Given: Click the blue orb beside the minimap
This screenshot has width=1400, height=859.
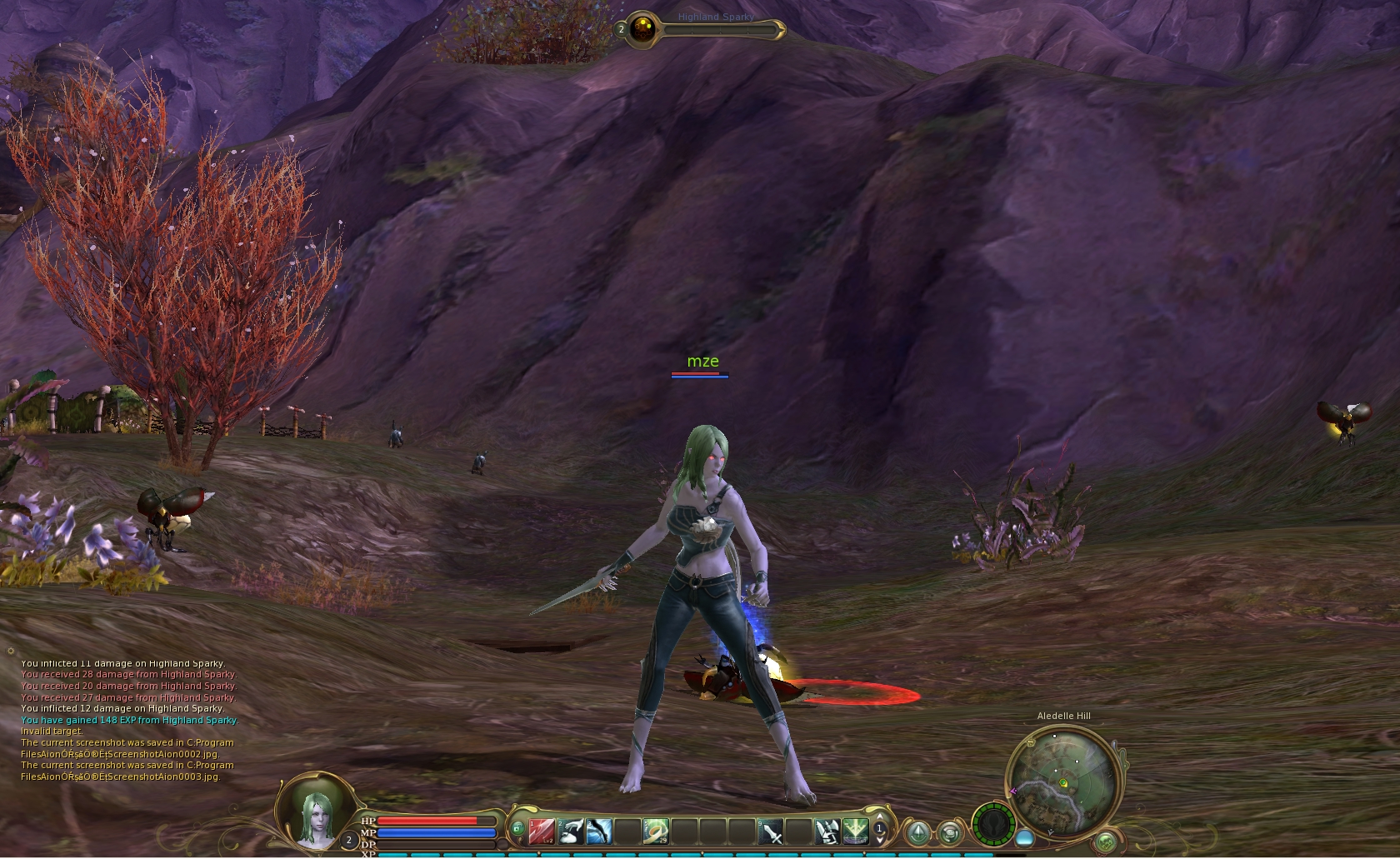Looking at the screenshot, I should [1025, 837].
